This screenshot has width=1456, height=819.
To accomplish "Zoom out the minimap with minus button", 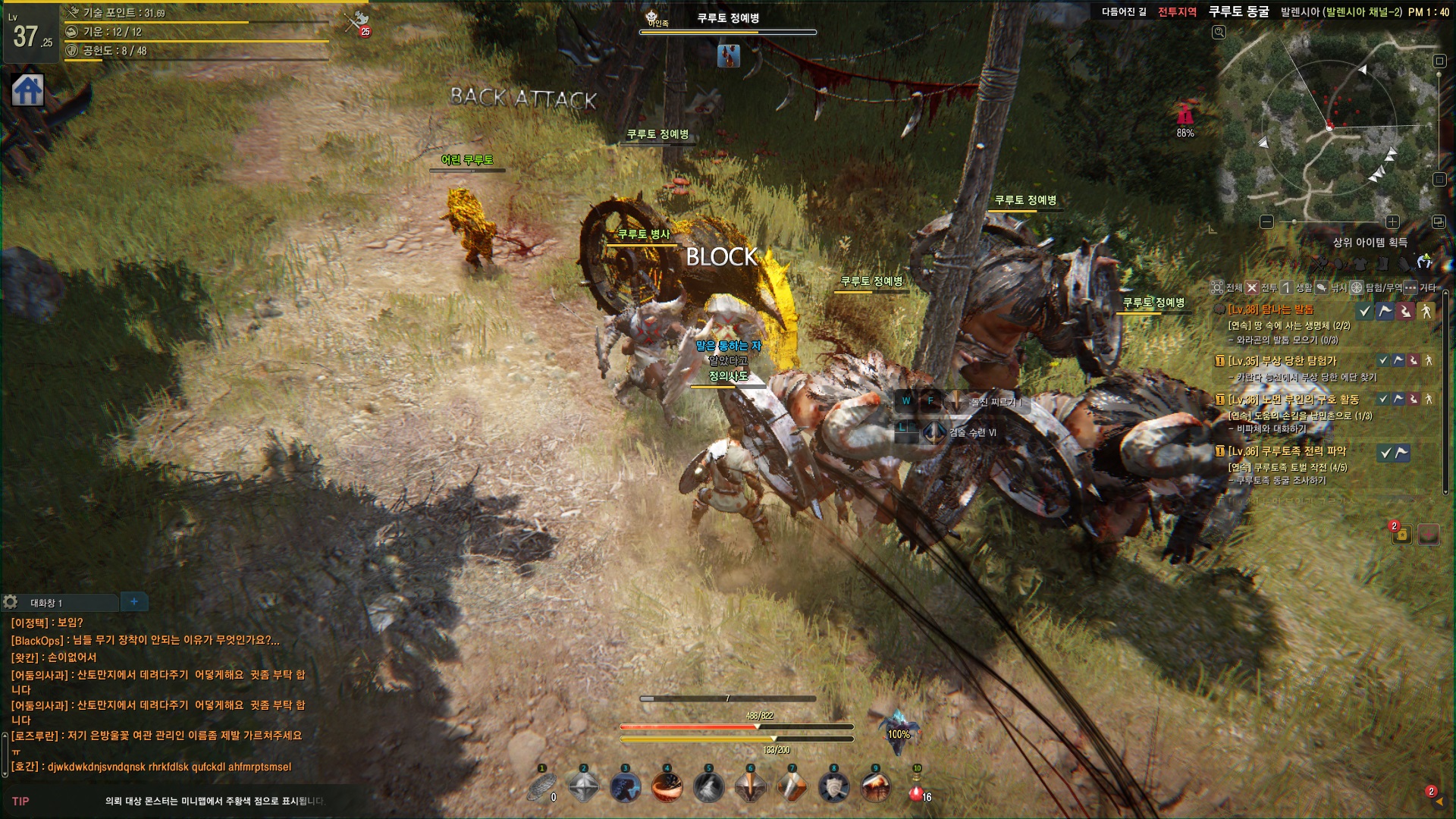I will pyautogui.click(x=1266, y=221).
